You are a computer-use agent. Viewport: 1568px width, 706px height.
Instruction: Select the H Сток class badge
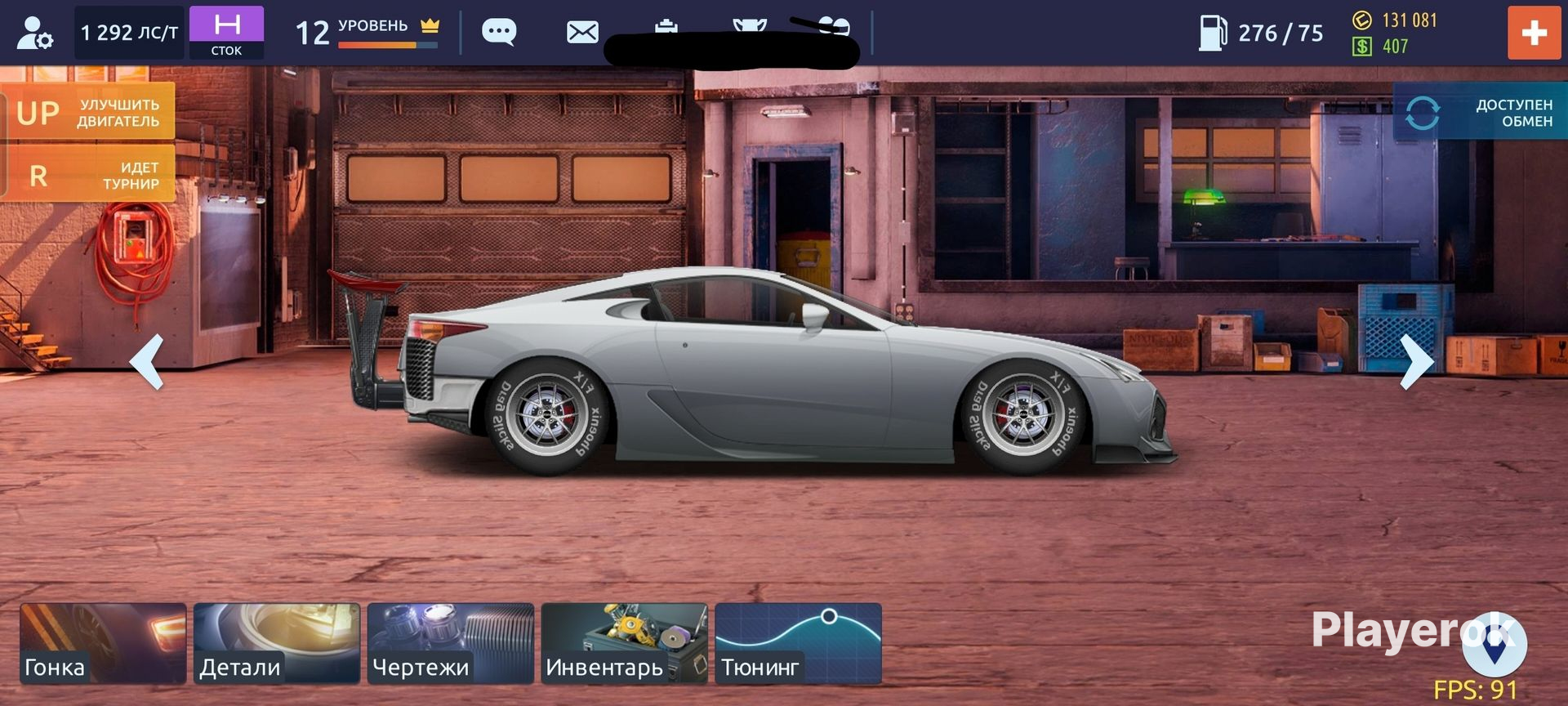coord(226,33)
